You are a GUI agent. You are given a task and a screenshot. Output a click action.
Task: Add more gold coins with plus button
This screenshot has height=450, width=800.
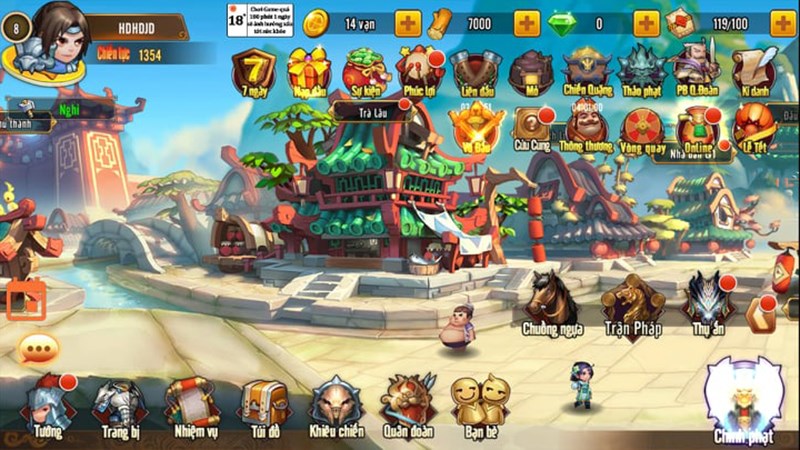(408, 23)
